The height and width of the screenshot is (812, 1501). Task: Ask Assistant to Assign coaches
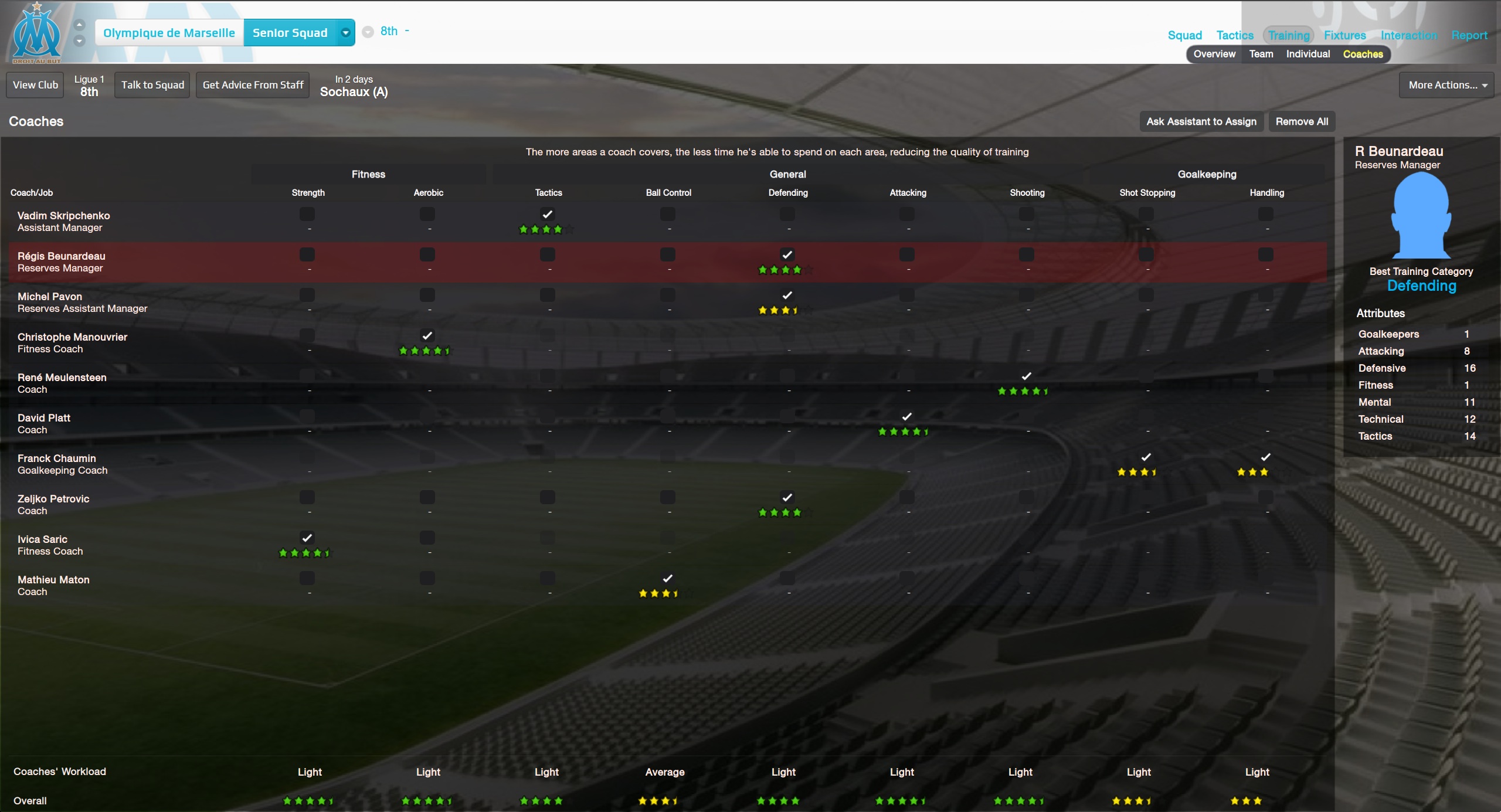1201,121
